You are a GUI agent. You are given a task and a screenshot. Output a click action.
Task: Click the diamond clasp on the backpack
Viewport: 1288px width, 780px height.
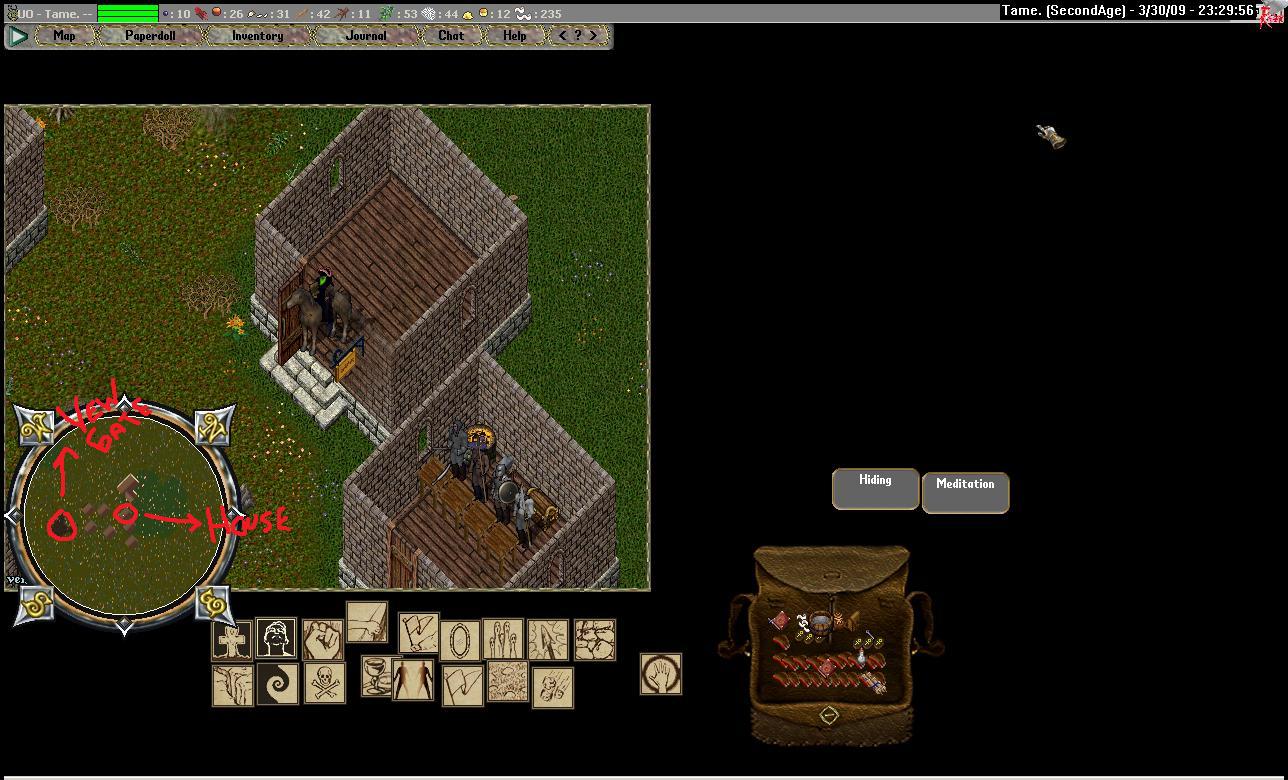coord(829,714)
